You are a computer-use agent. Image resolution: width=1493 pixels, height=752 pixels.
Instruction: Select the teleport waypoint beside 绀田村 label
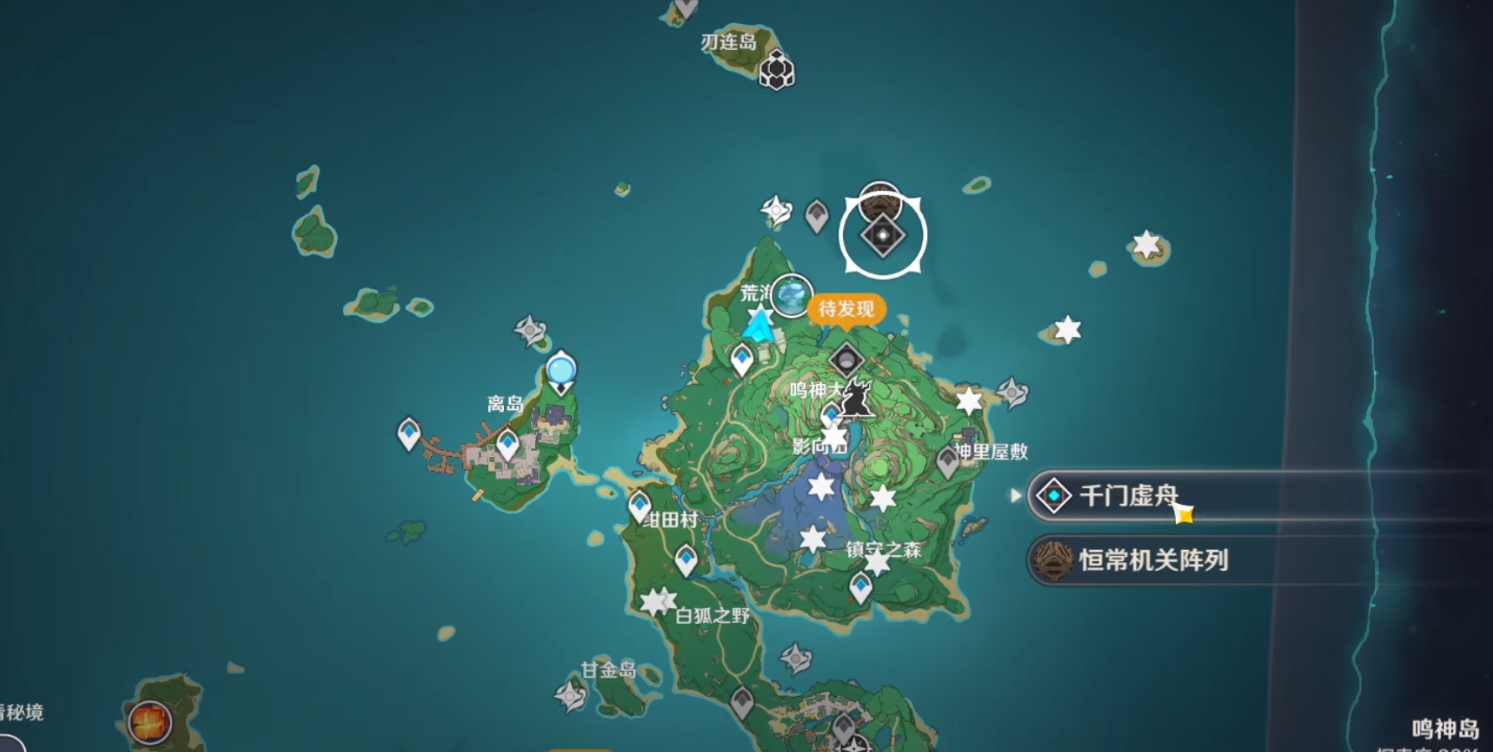pyautogui.click(x=640, y=507)
